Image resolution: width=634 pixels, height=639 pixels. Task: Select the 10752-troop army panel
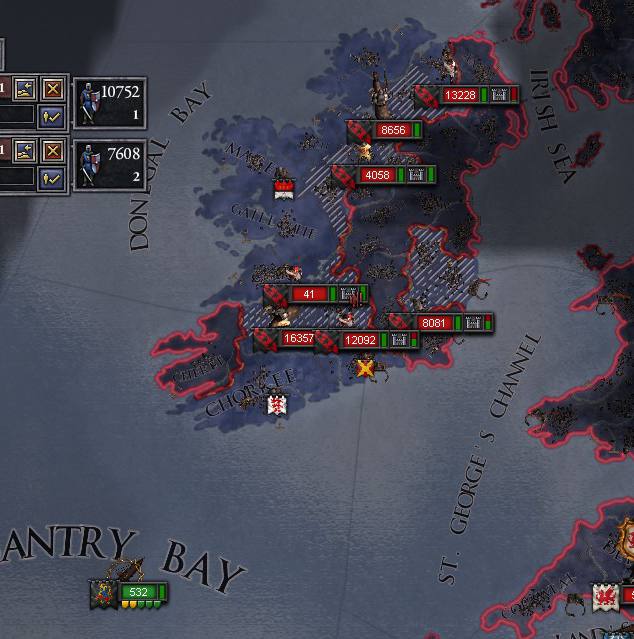tap(110, 102)
